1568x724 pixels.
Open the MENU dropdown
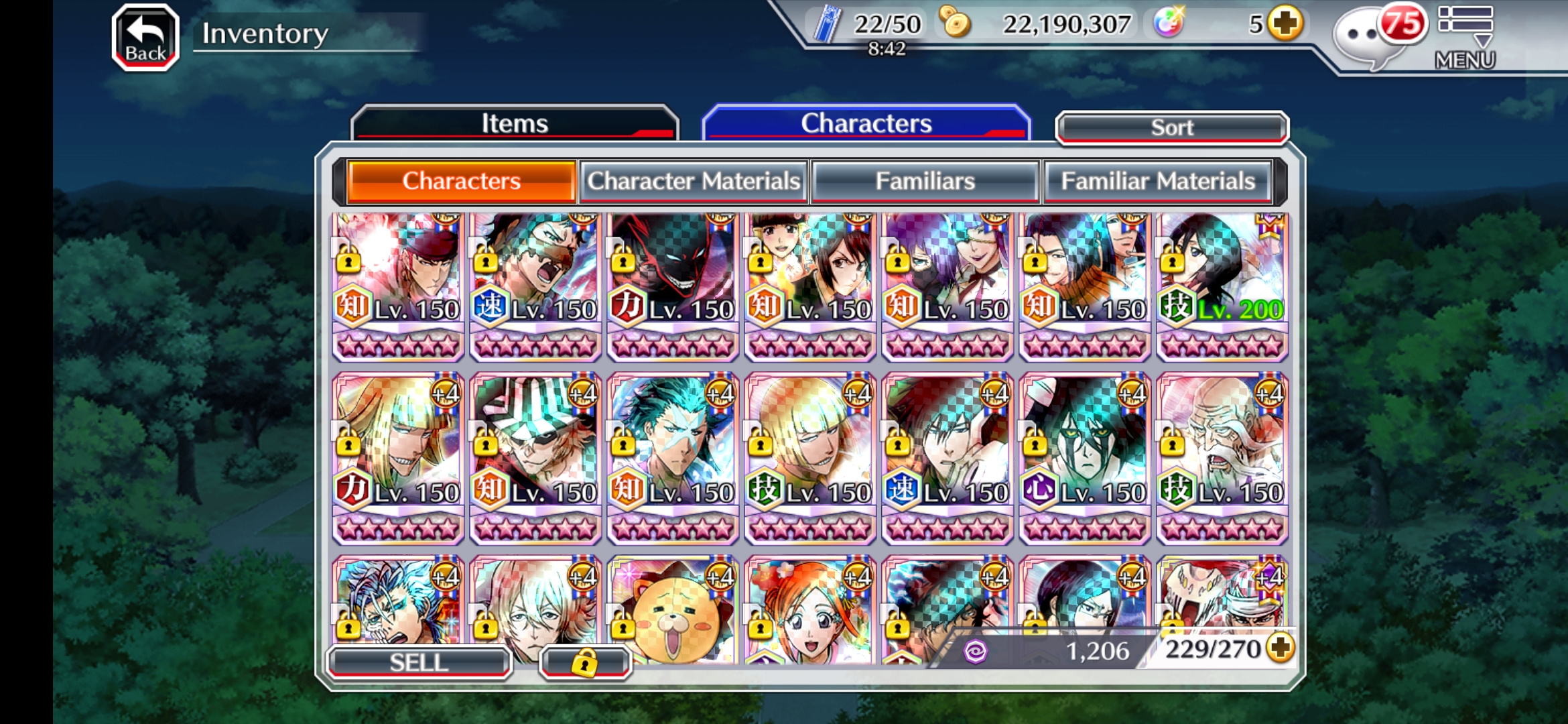1465,38
